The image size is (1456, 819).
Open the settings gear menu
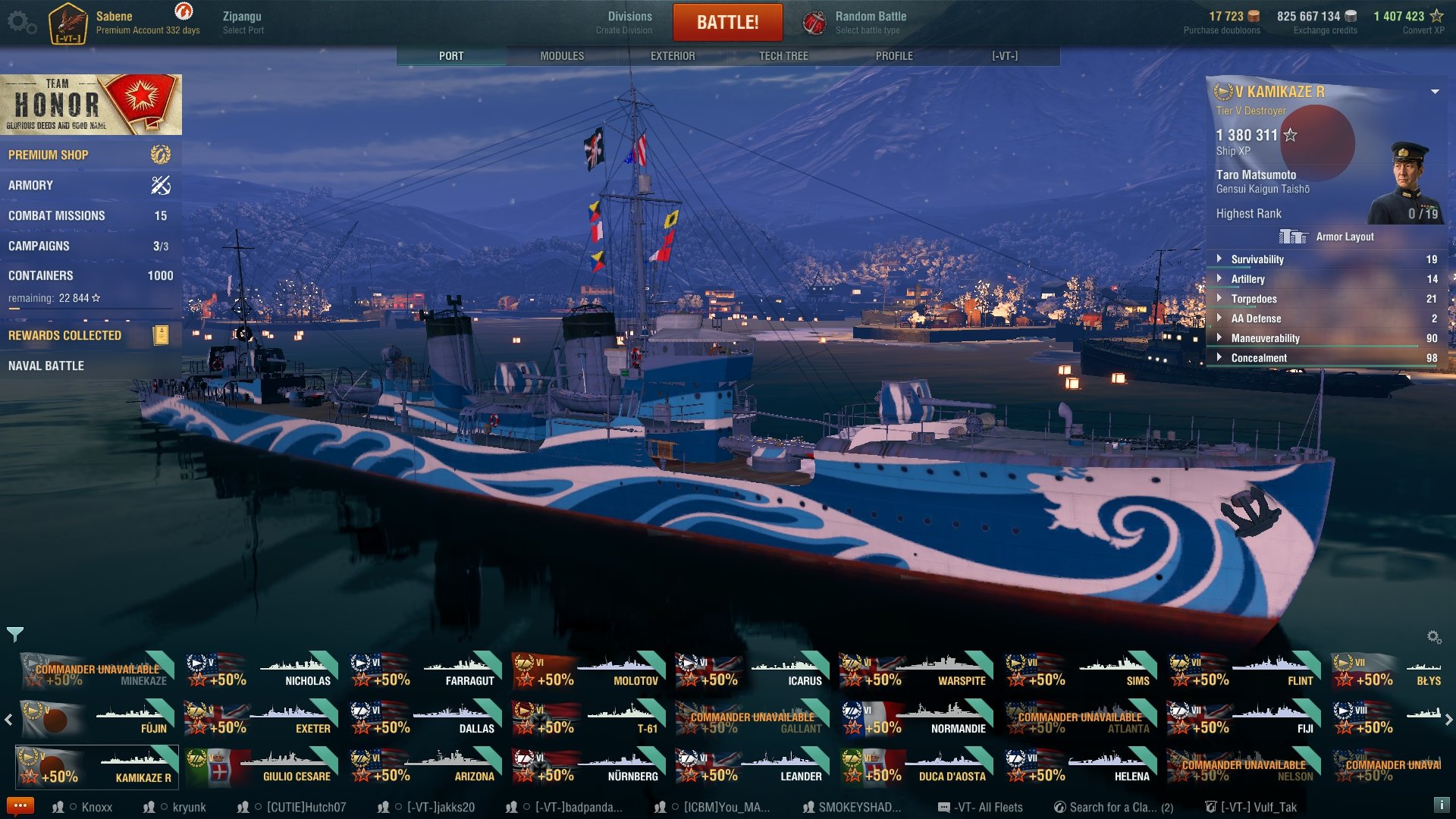[x=21, y=22]
